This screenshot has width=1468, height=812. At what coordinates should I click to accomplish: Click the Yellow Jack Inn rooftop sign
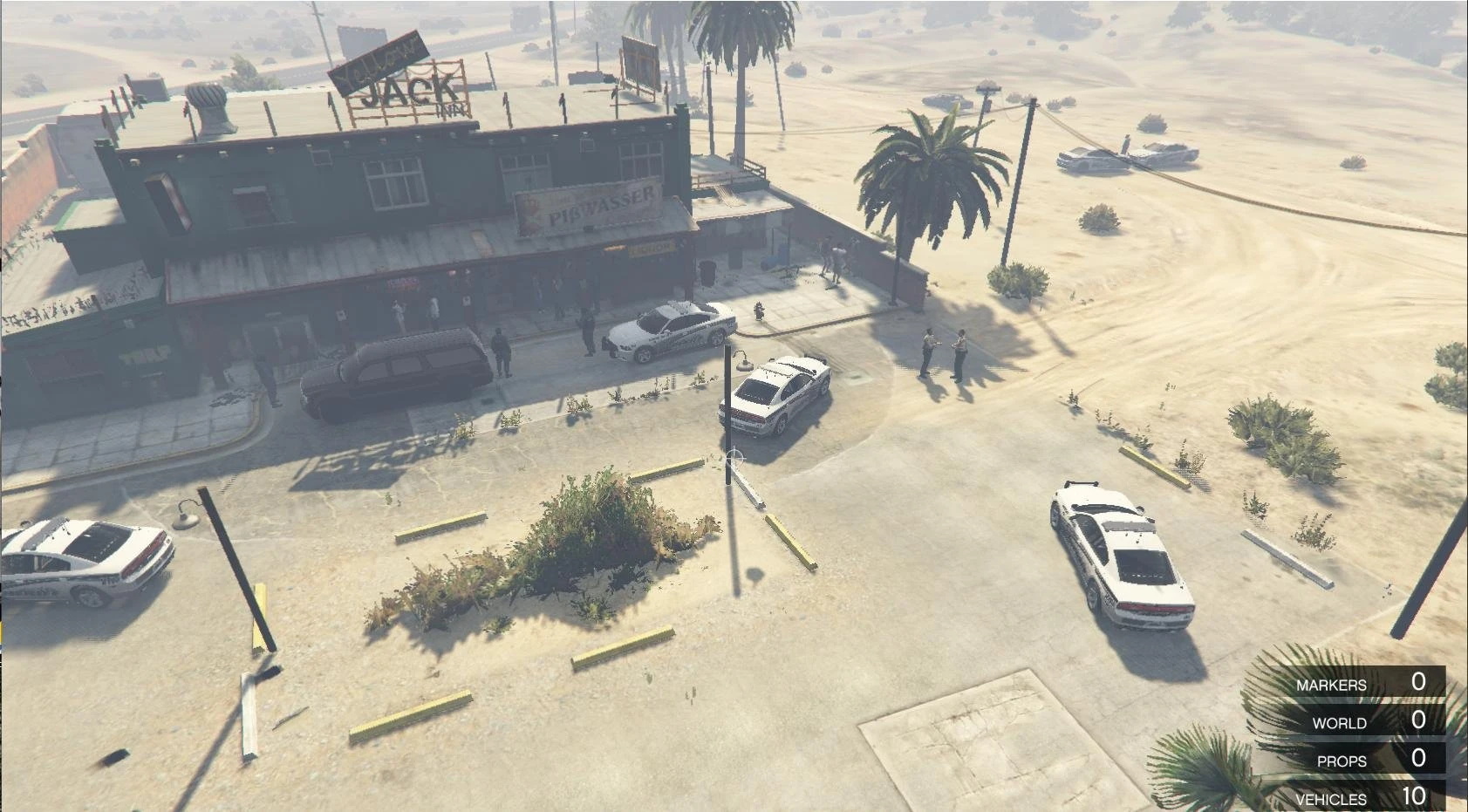pos(401,74)
